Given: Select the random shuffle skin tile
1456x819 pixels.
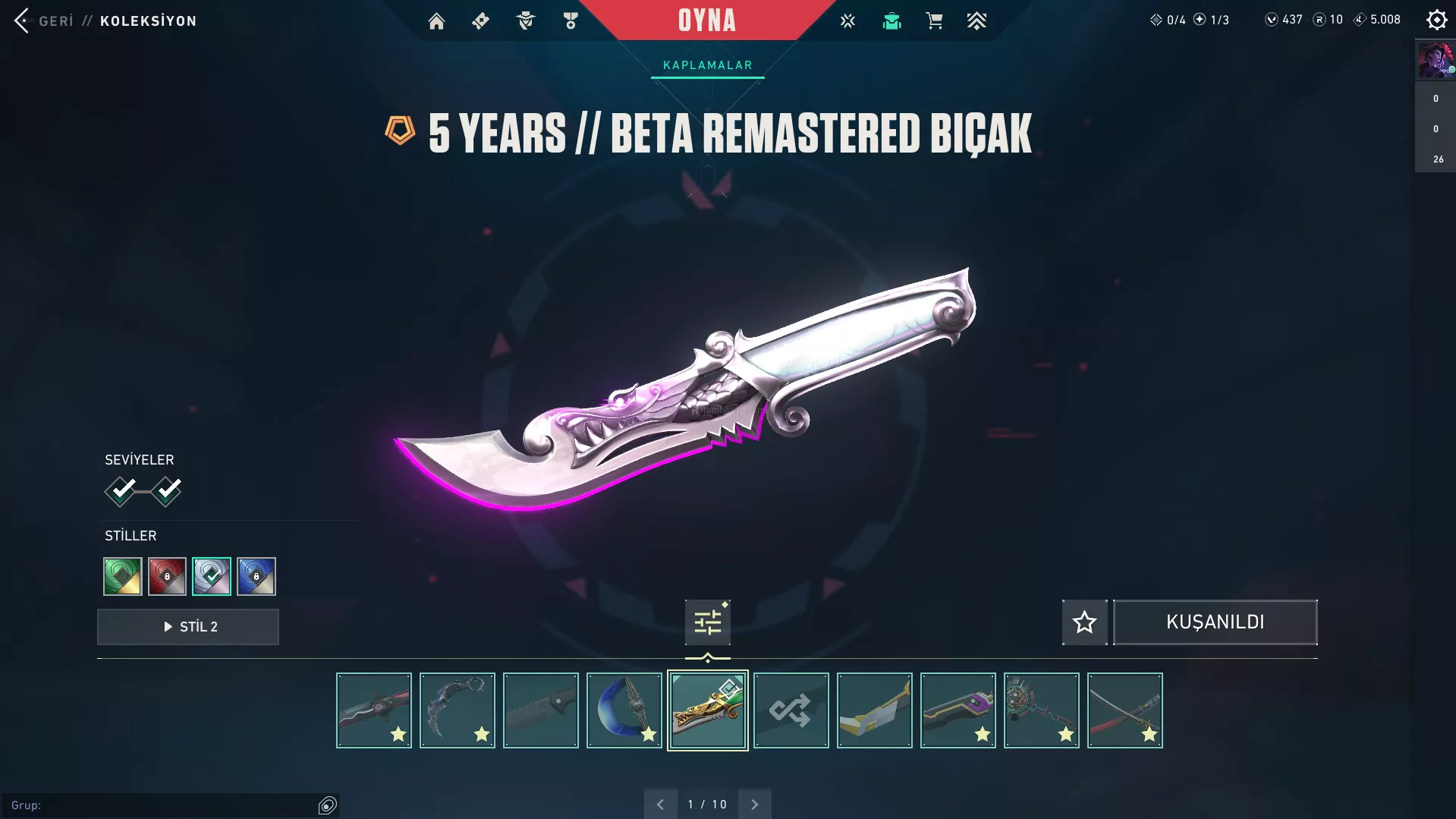Looking at the screenshot, I should (791, 710).
